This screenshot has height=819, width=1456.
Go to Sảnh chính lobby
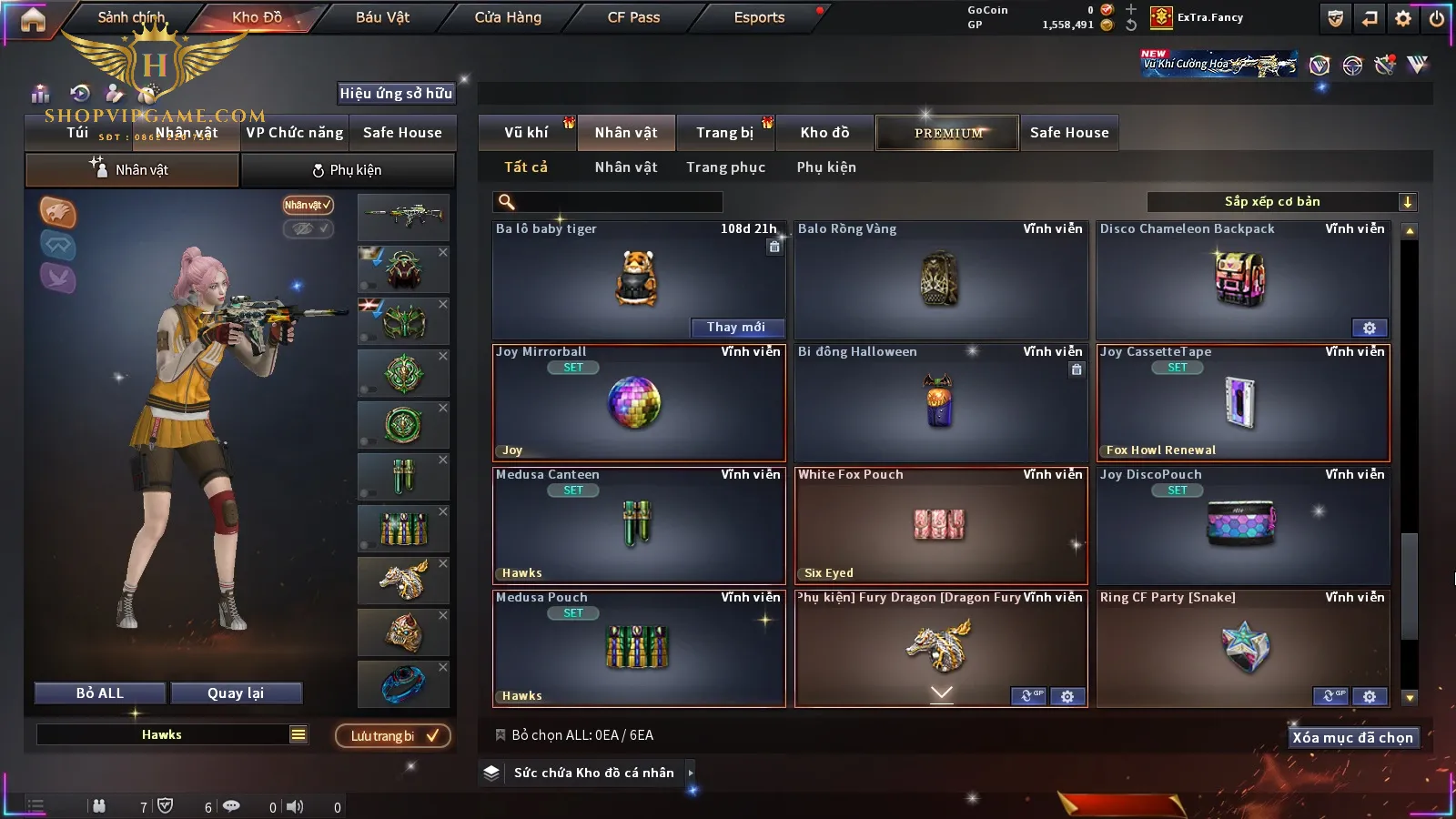tap(132, 17)
